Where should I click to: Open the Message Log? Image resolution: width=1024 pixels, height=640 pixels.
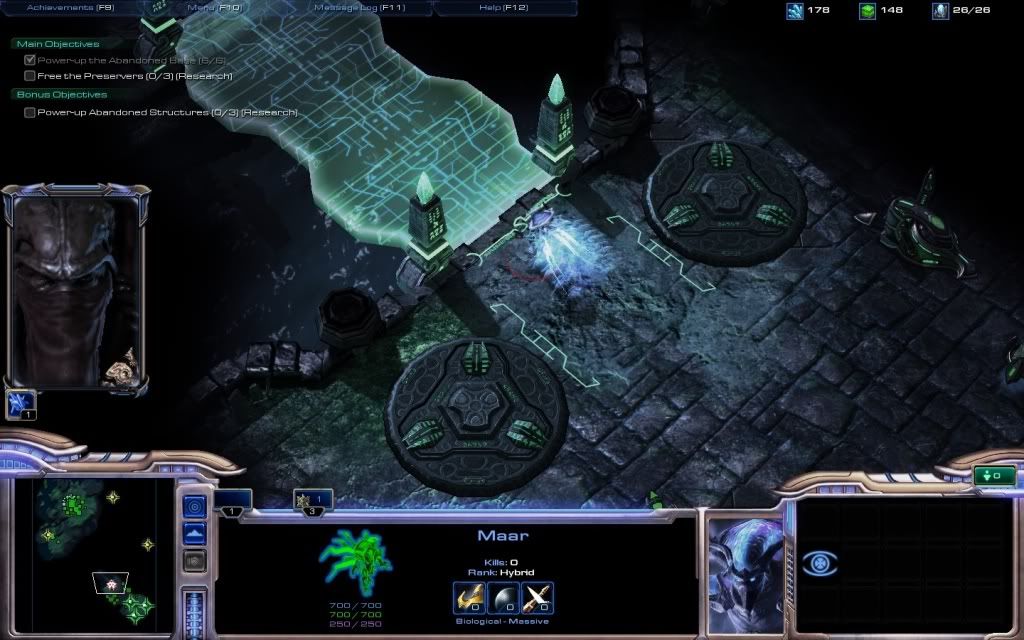click(359, 8)
